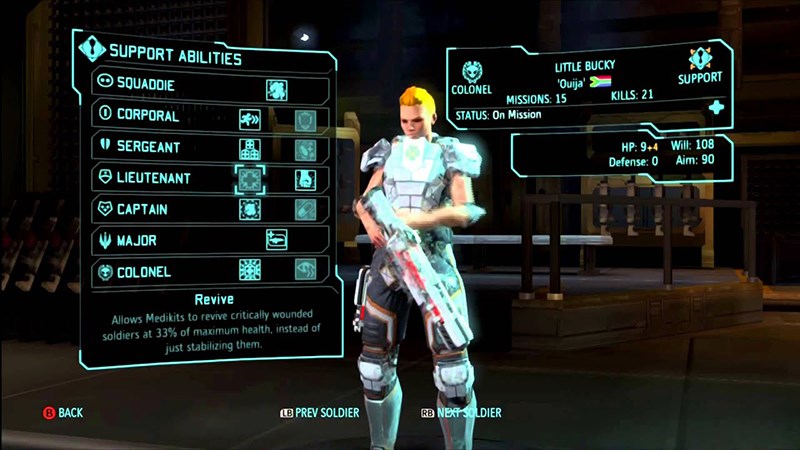Pick the Captain's Combat Drugs ability icon
Viewport: 800px width, 450px height.
click(x=305, y=210)
